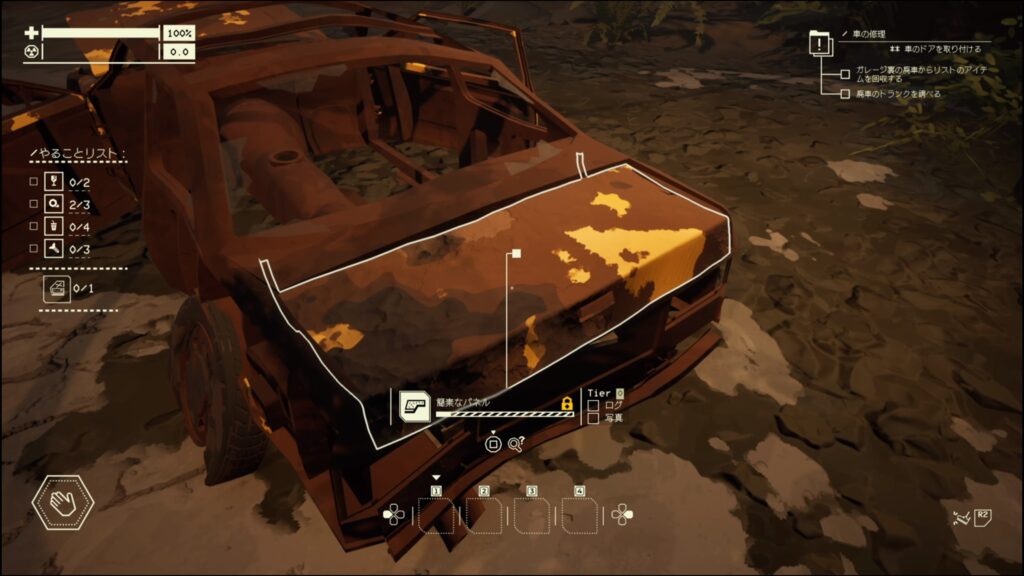Toggle the 写真 (photo) checkbox

pyautogui.click(x=593, y=418)
